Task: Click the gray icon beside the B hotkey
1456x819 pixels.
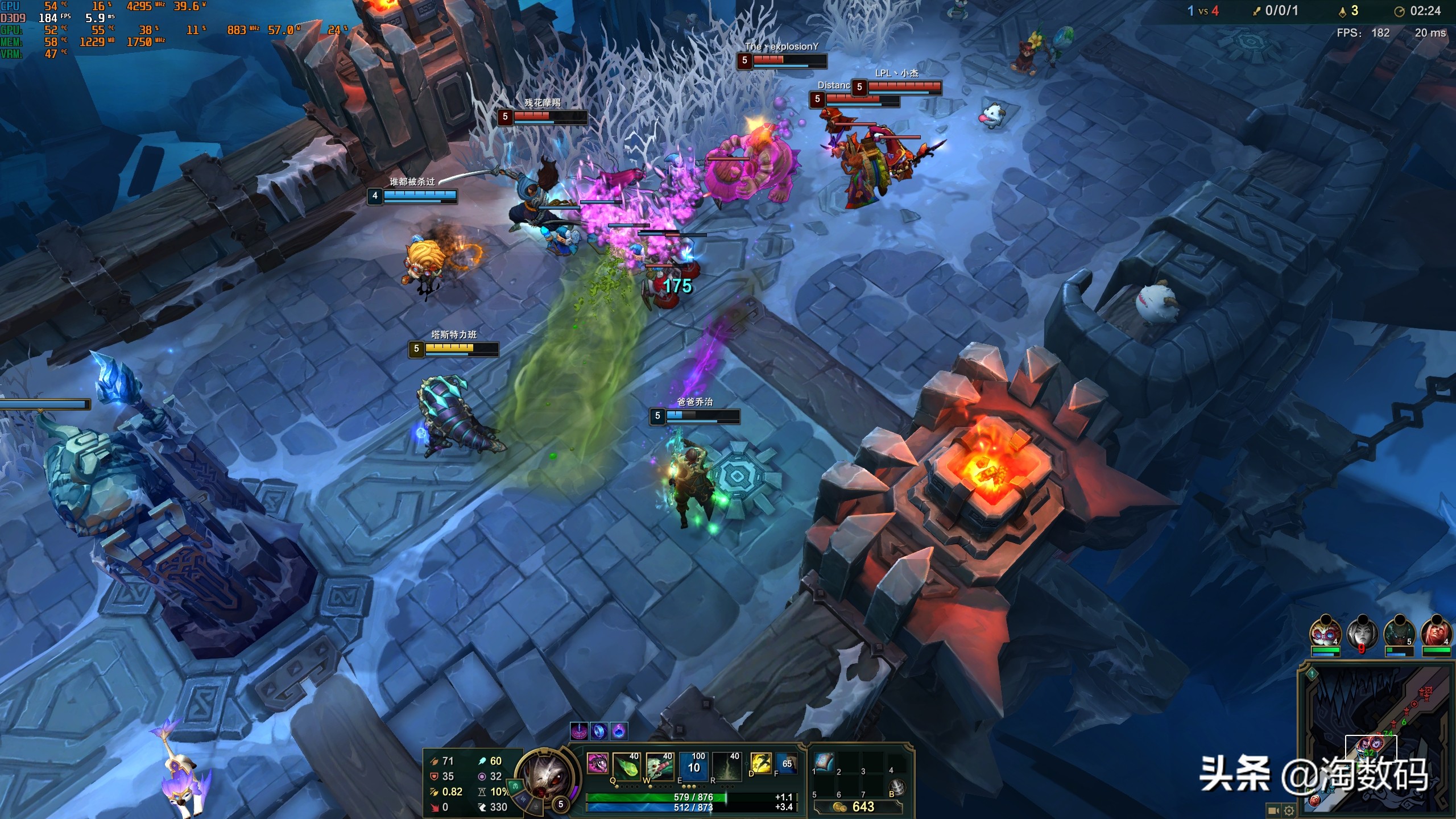Action: point(897,787)
